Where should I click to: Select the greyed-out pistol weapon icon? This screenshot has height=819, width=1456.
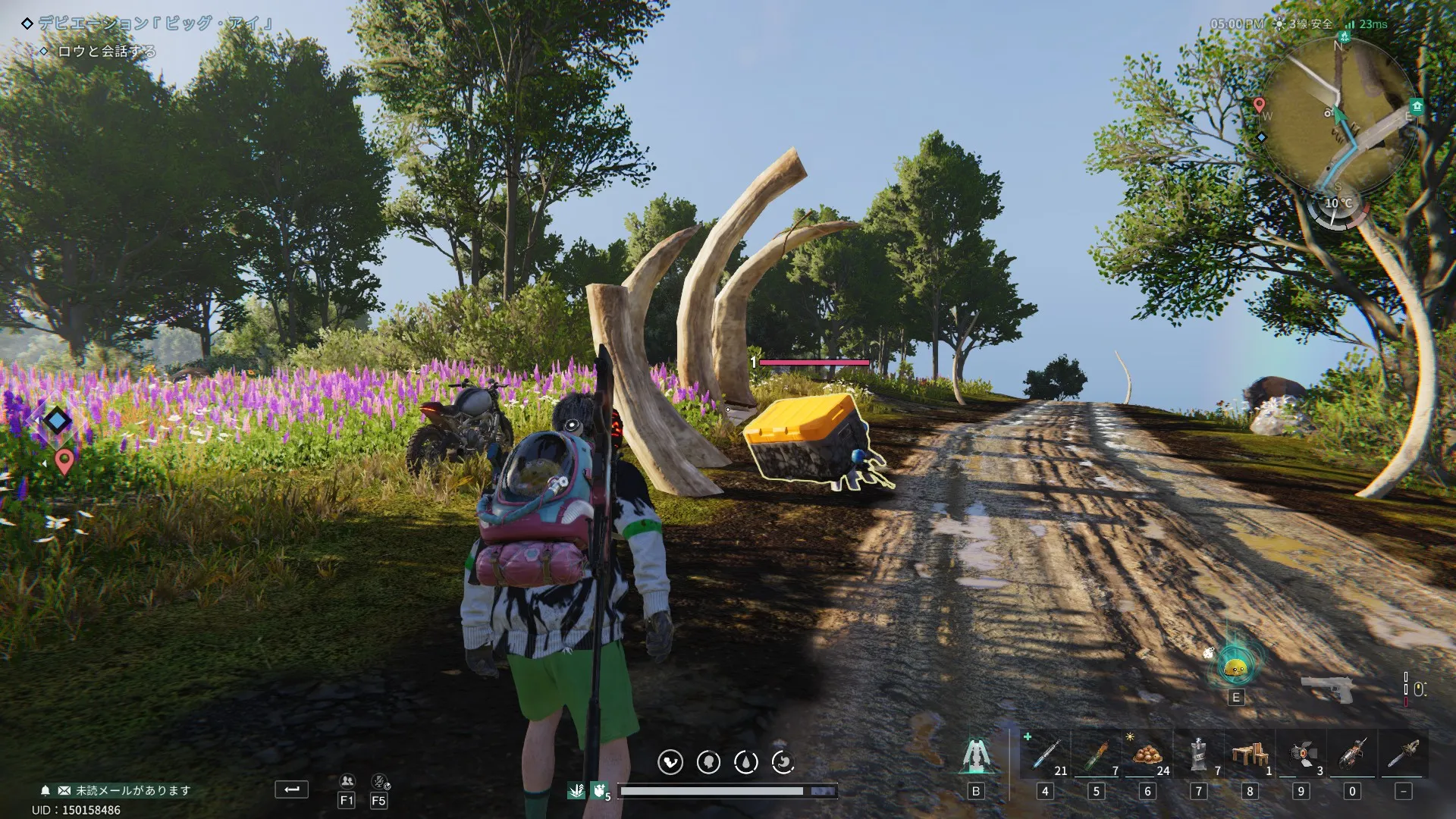pyautogui.click(x=1328, y=689)
